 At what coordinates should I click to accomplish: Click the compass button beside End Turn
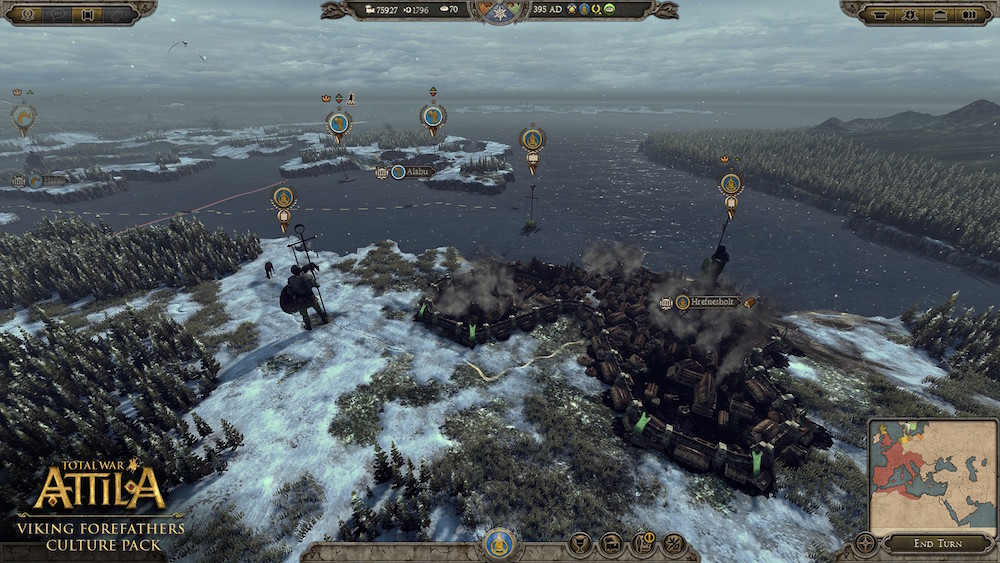pyautogui.click(x=865, y=544)
